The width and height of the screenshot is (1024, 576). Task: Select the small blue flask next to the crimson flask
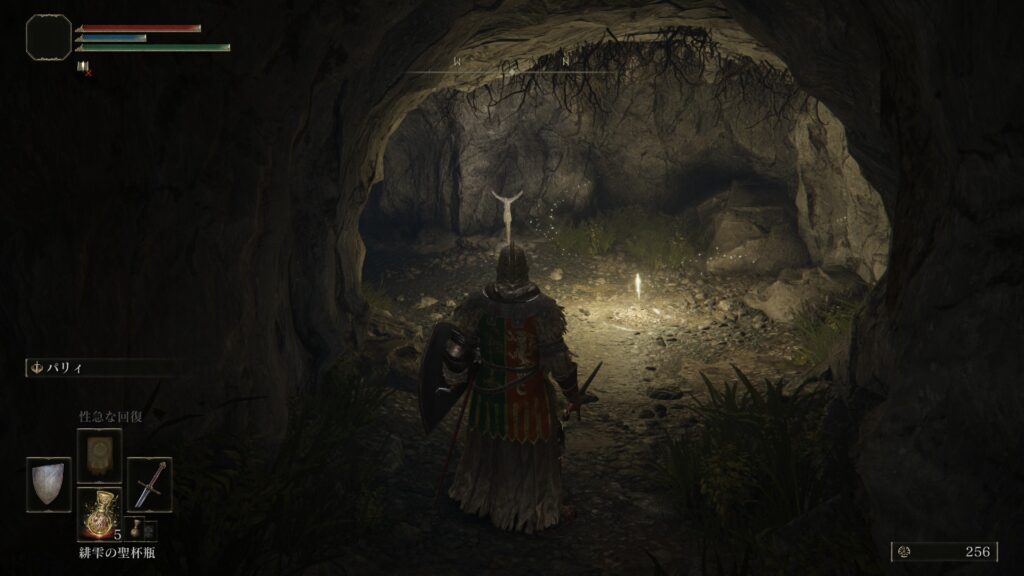pyautogui.click(x=135, y=529)
